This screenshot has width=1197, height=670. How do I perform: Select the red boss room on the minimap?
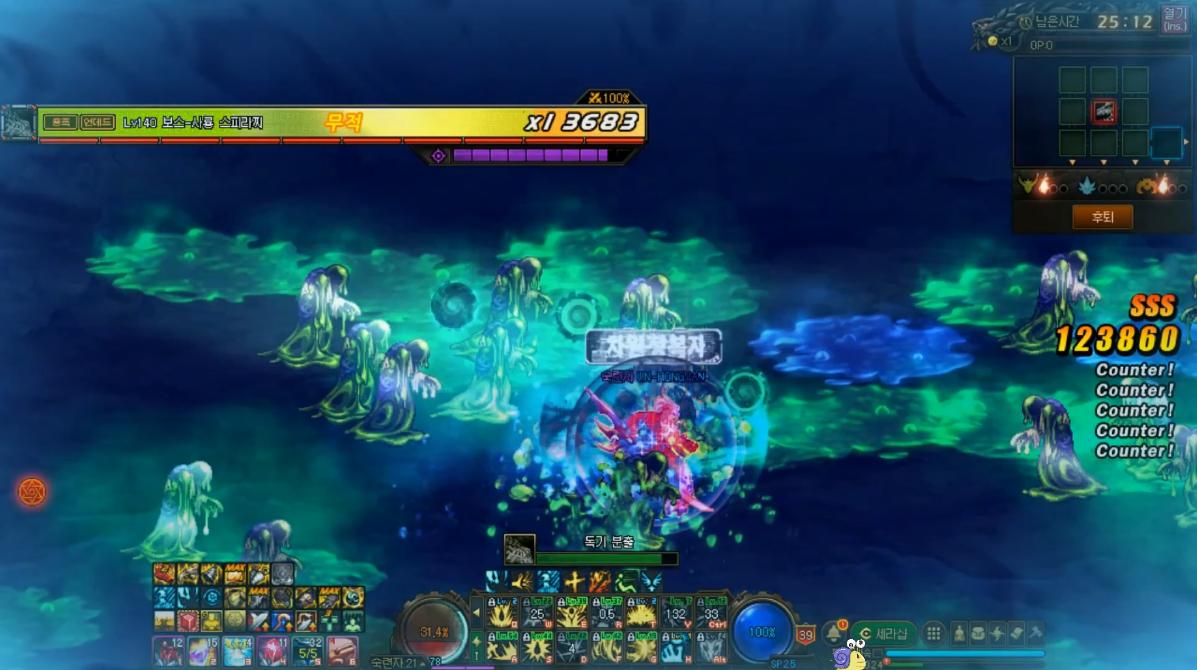coord(1103,111)
